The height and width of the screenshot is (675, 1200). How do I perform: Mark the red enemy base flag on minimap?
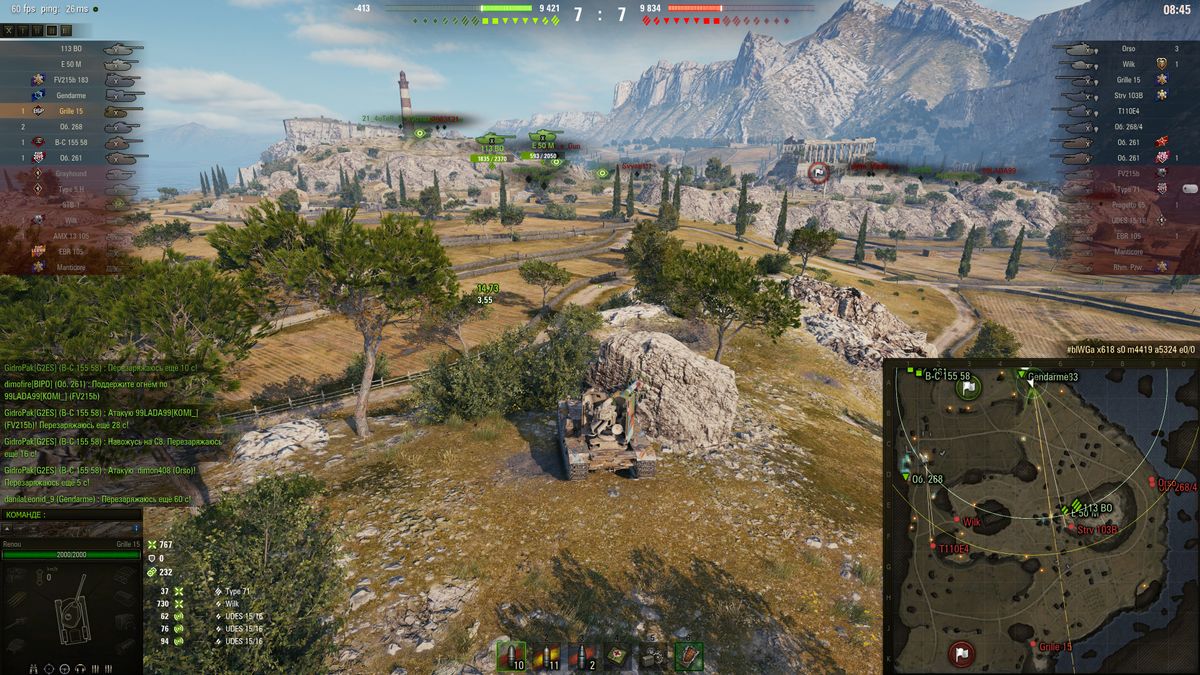point(960,654)
